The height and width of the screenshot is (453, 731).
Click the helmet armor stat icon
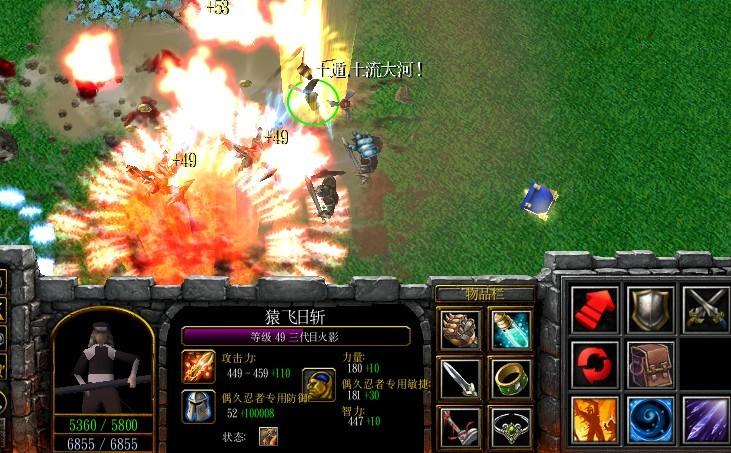[196, 405]
